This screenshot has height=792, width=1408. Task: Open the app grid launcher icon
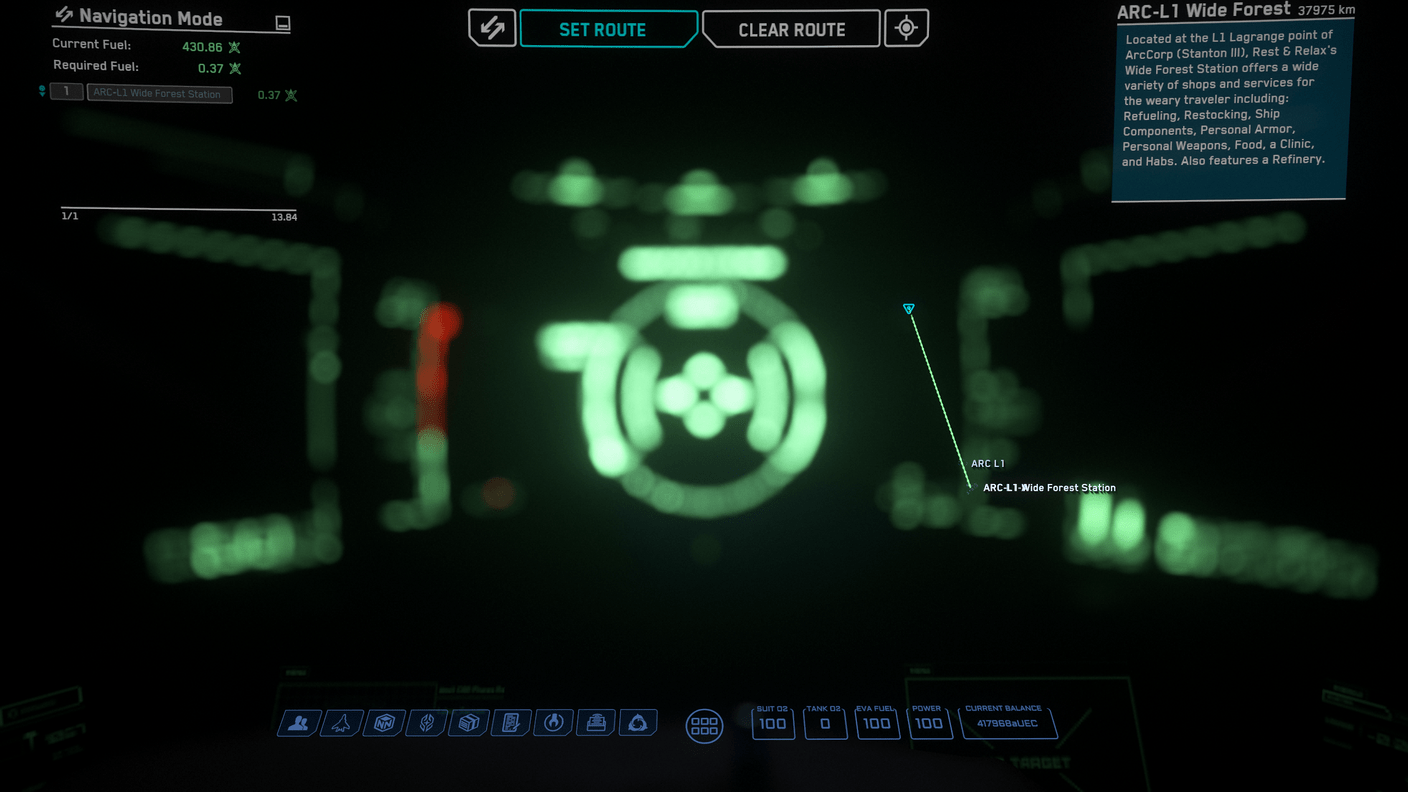pyautogui.click(x=704, y=726)
